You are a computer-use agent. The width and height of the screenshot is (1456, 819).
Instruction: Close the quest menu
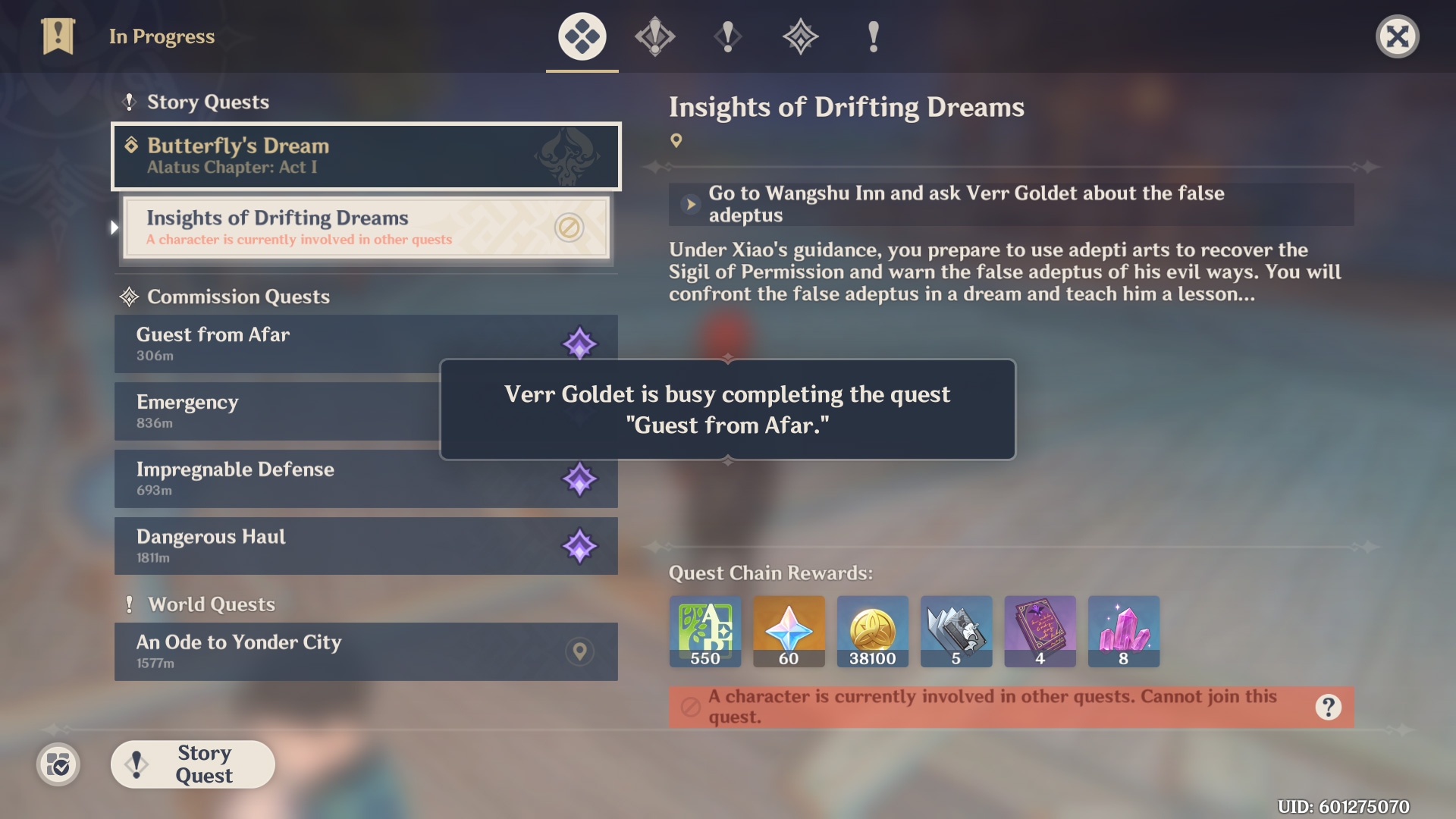(1397, 36)
